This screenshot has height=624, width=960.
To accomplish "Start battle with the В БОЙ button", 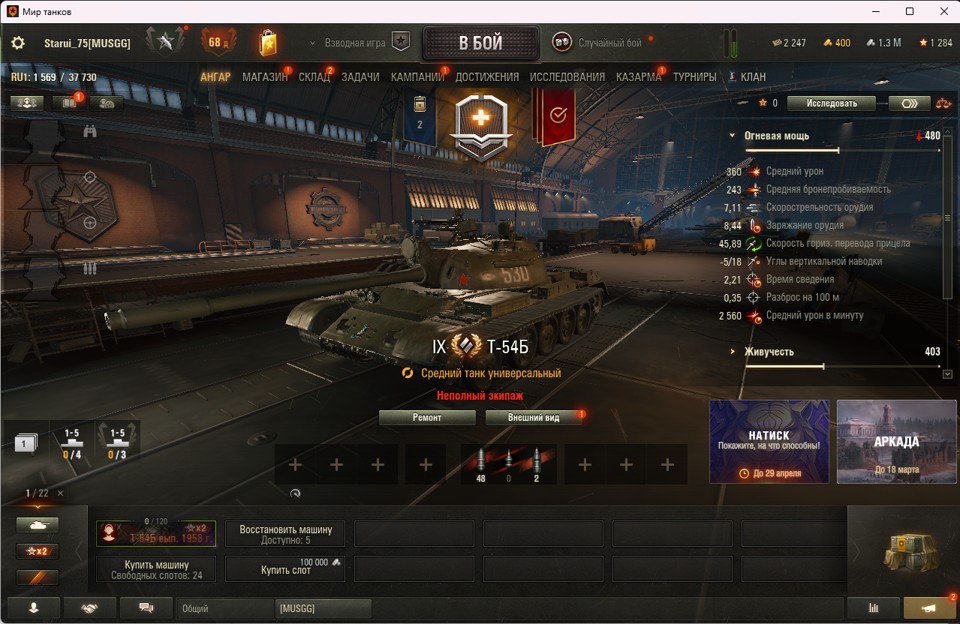I will click(x=480, y=44).
